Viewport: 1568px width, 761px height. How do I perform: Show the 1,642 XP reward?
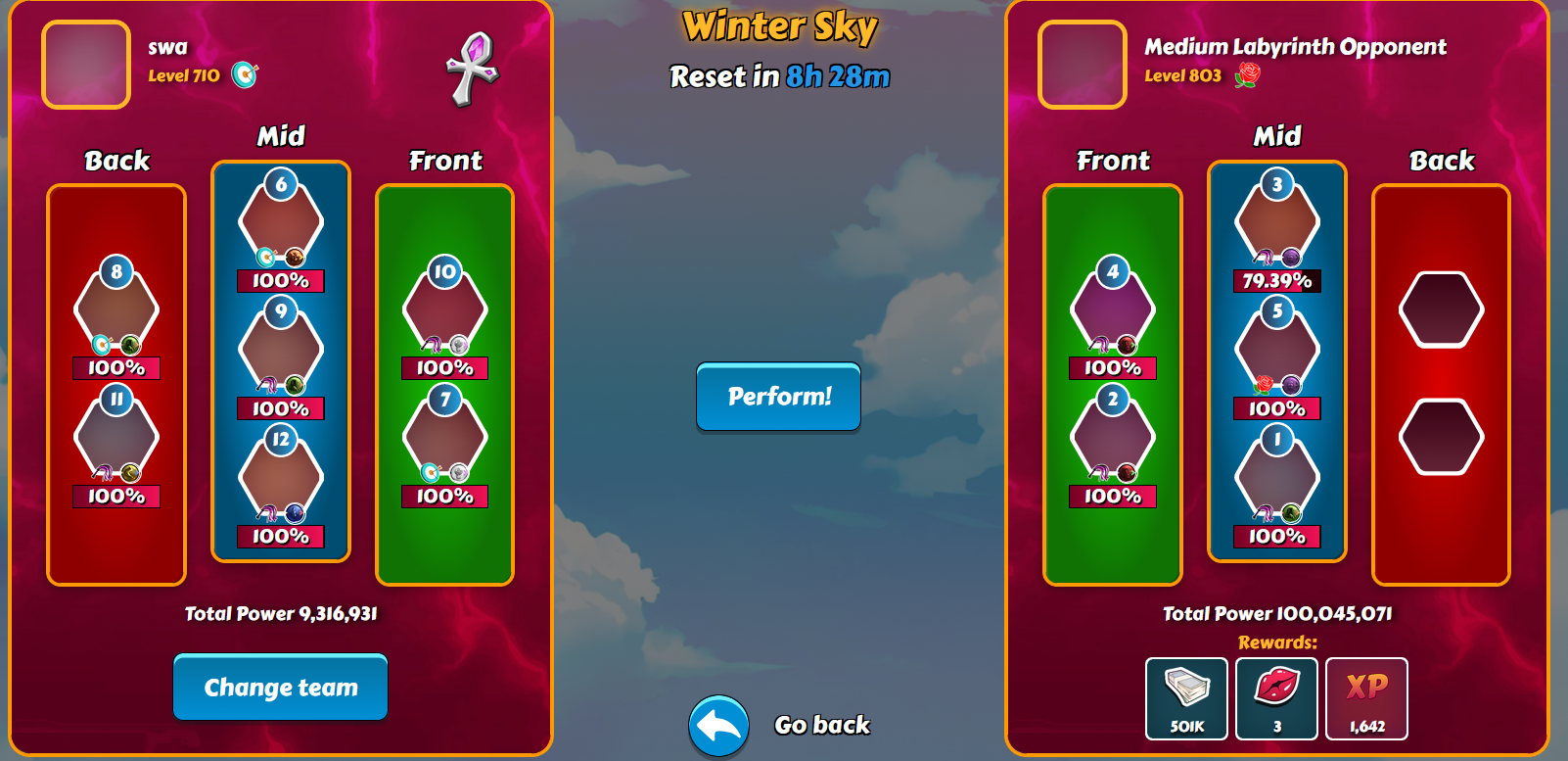1367,698
